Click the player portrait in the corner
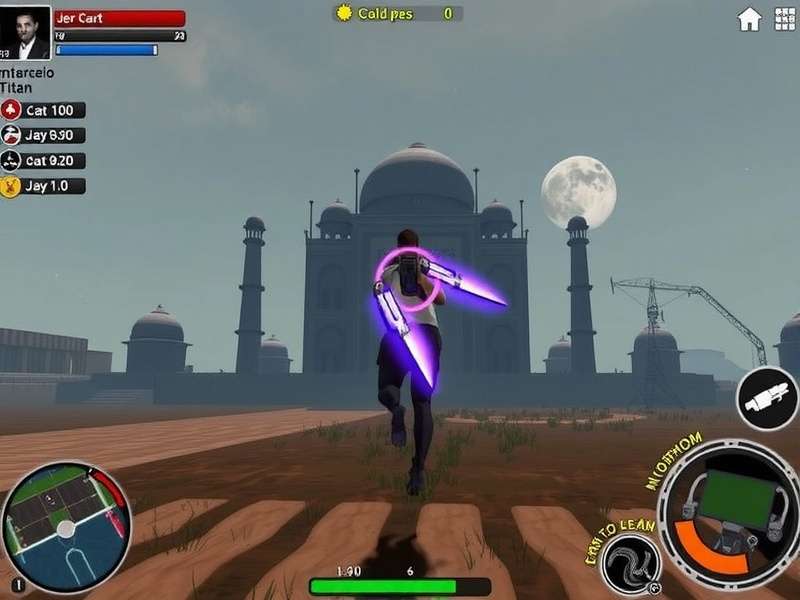This screenshot has height=600, width=800. click(x=25, y=32)
